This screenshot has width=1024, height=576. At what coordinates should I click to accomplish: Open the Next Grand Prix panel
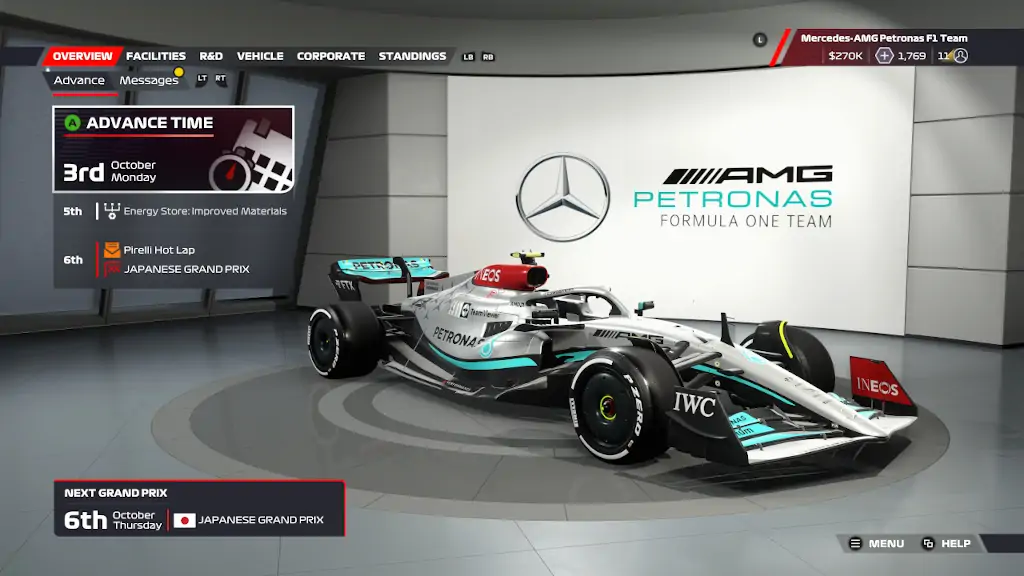199,509
